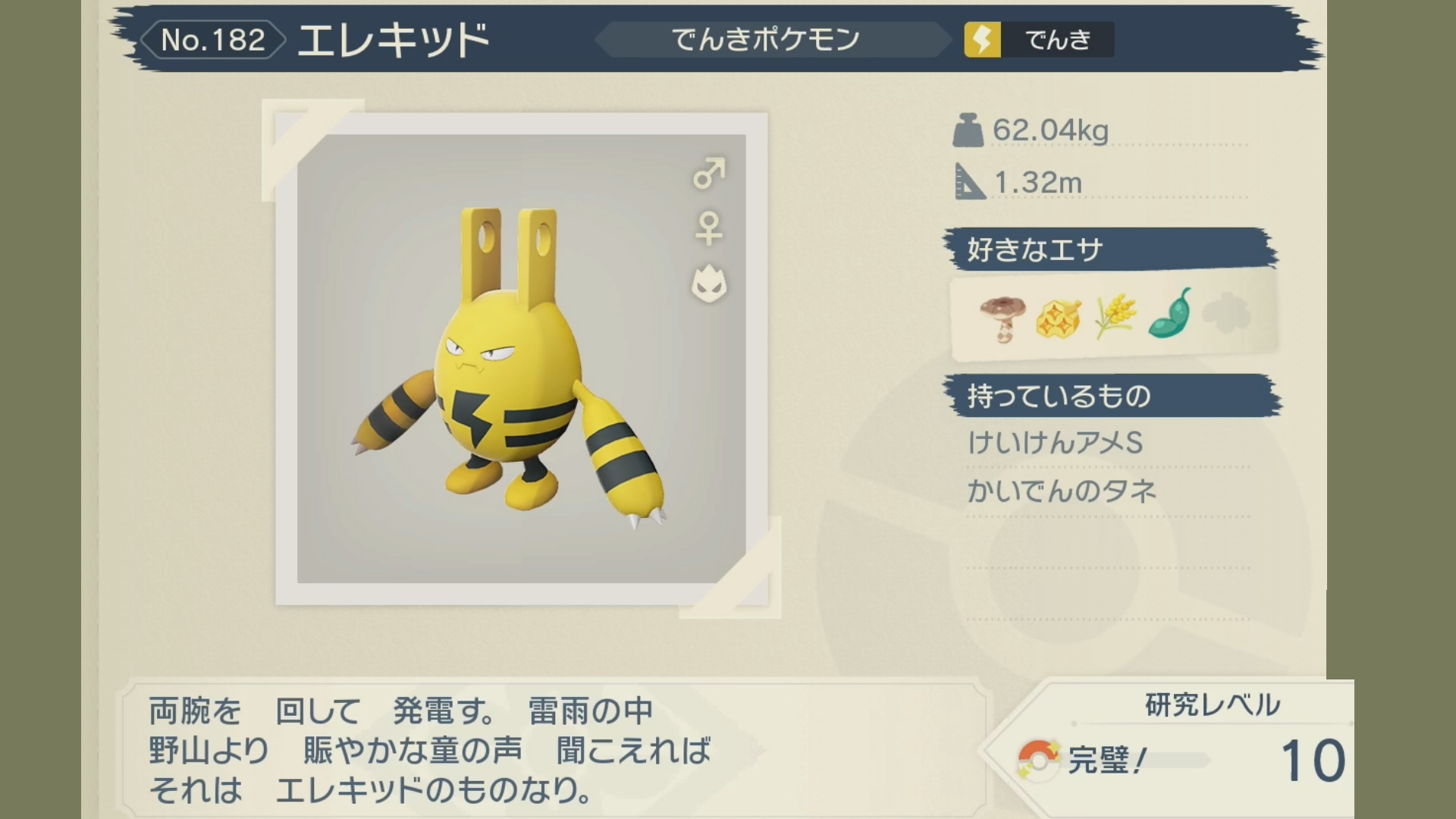Select the male gender symbol
Image resolution: width=1456 pixels, height=819 pixels.
point(709,174)
